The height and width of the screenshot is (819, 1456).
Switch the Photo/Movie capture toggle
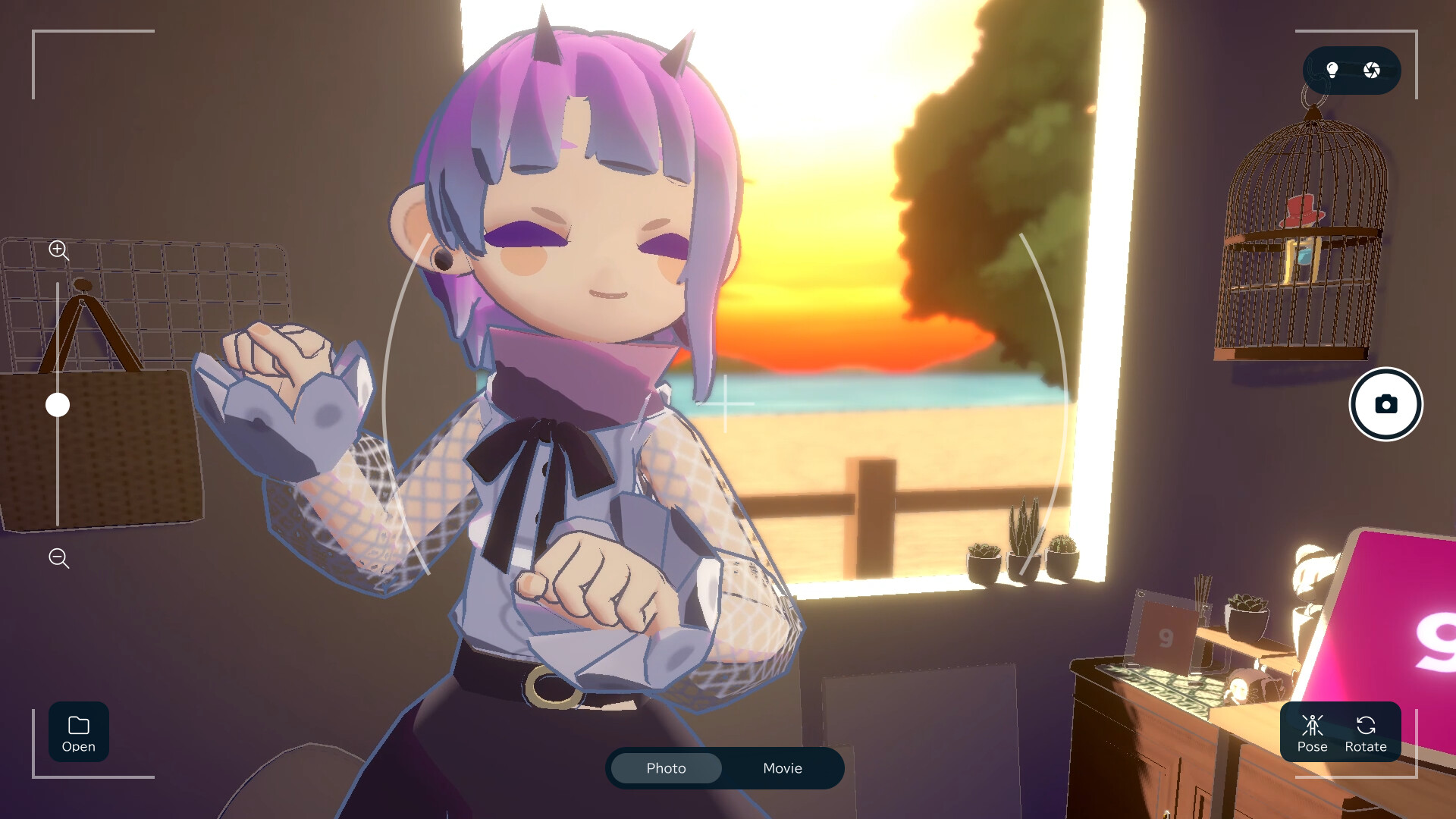pyautogui.click(x=725, y=768)
